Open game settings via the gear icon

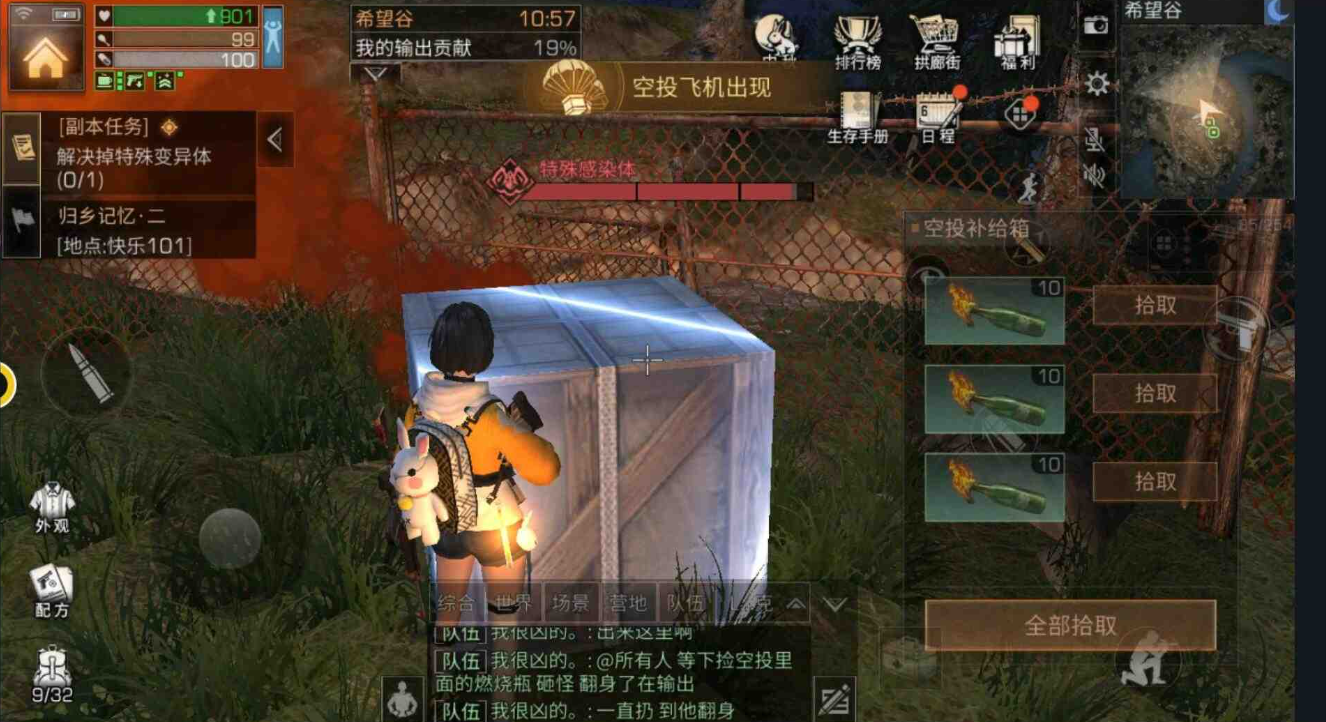[1096, 85]
